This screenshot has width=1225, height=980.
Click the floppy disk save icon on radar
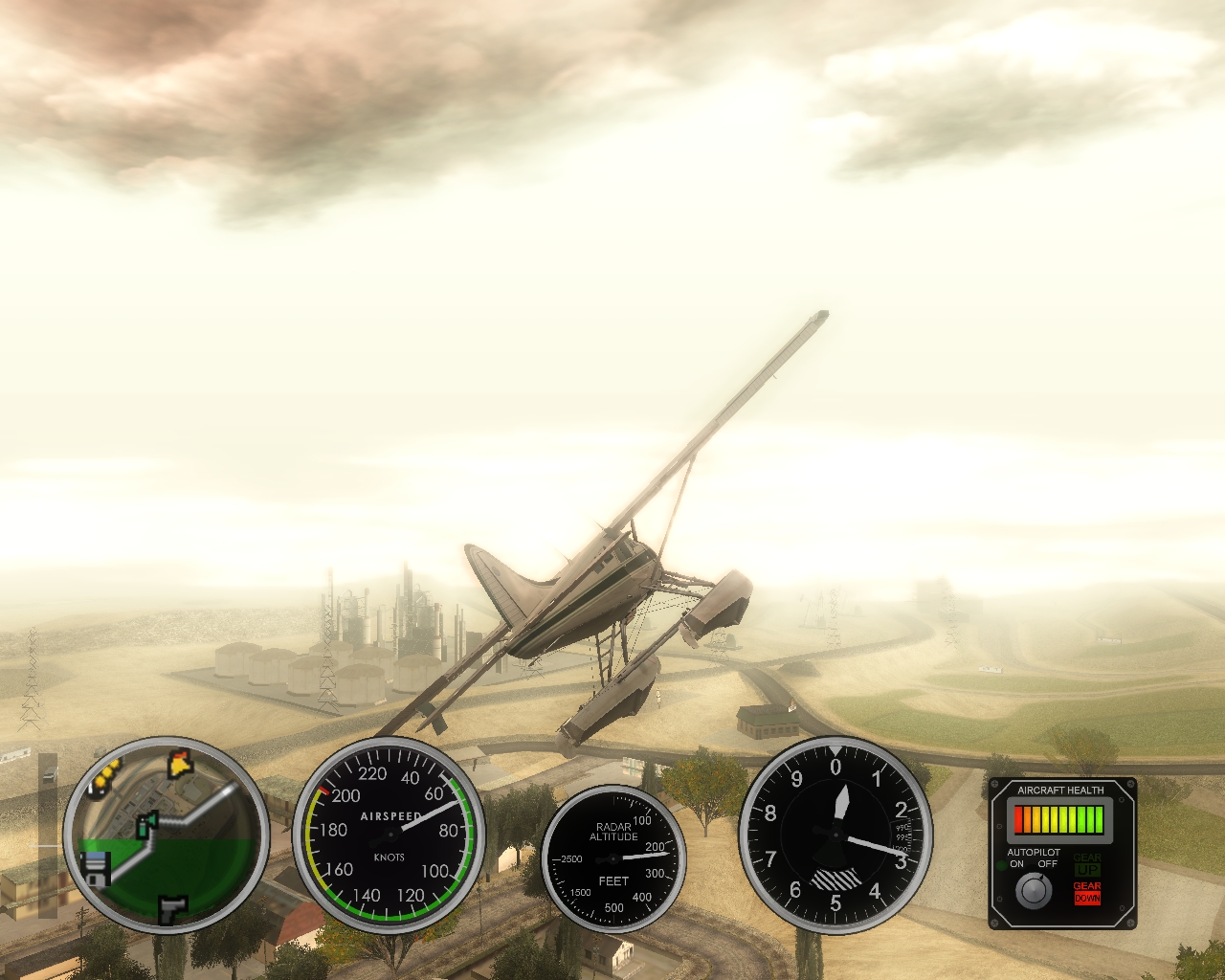(96, 869)
